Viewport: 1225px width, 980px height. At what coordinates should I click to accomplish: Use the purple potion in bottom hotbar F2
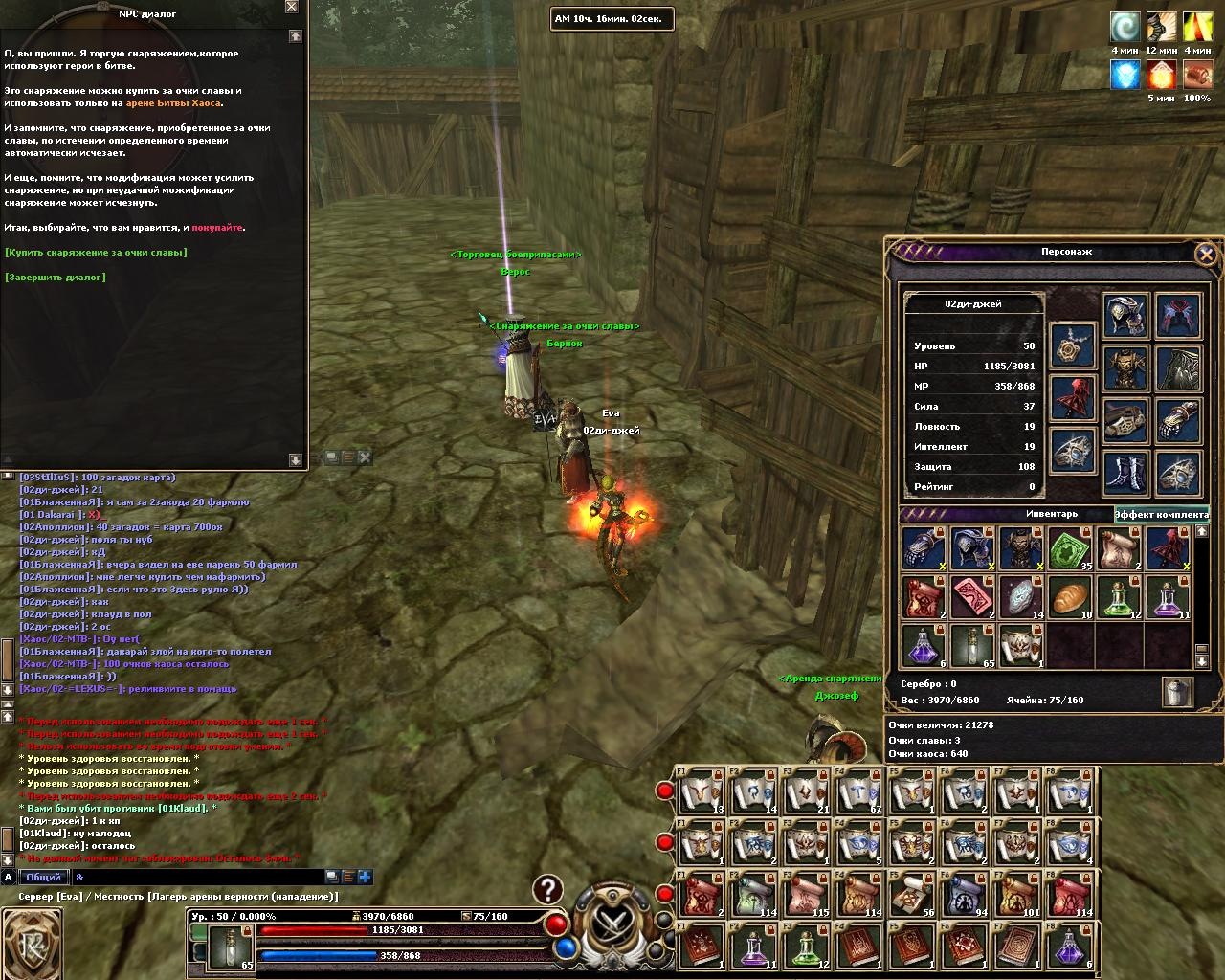(x=754, y=948)
